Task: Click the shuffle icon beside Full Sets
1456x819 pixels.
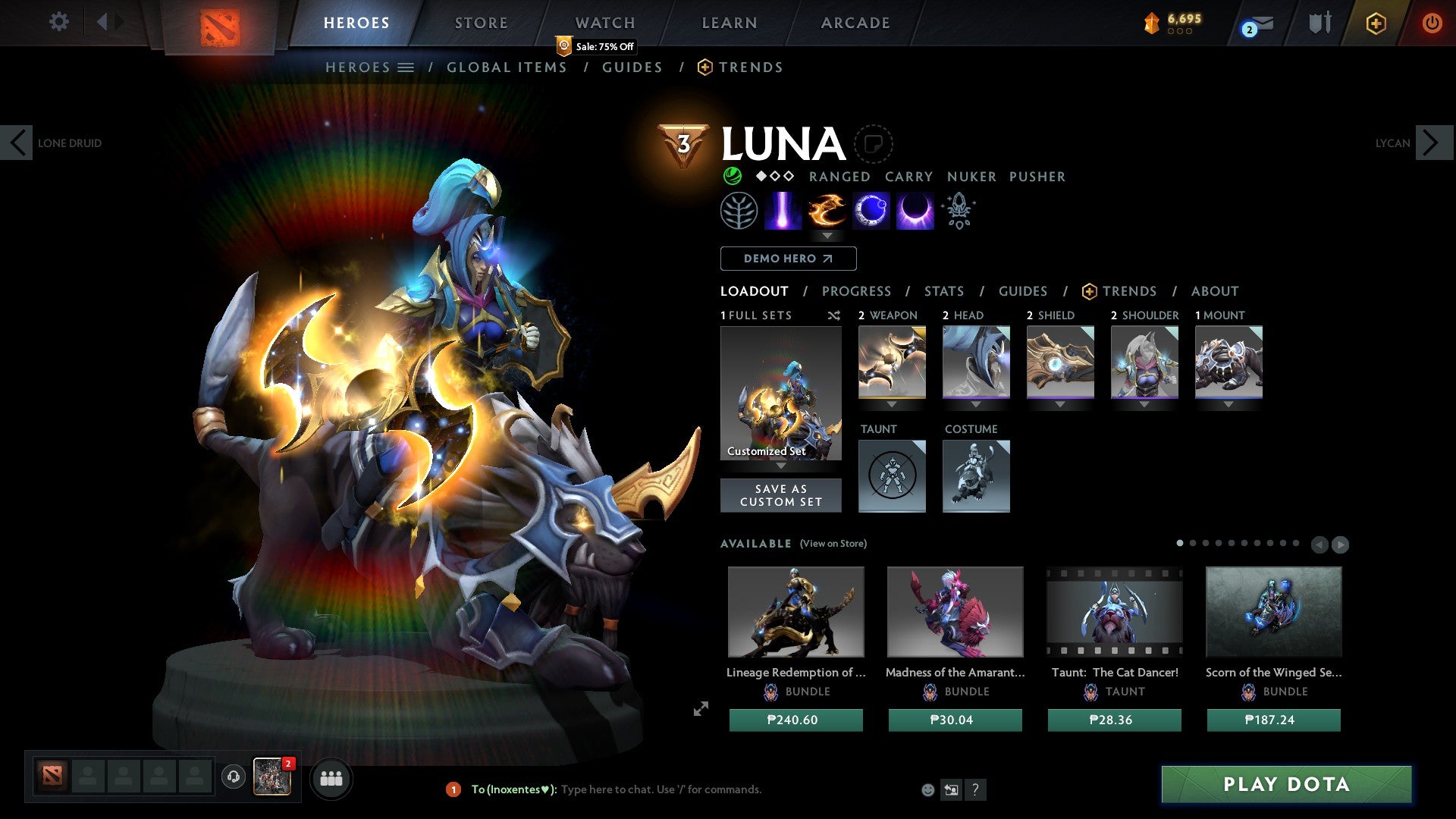Action: [834, 315]
